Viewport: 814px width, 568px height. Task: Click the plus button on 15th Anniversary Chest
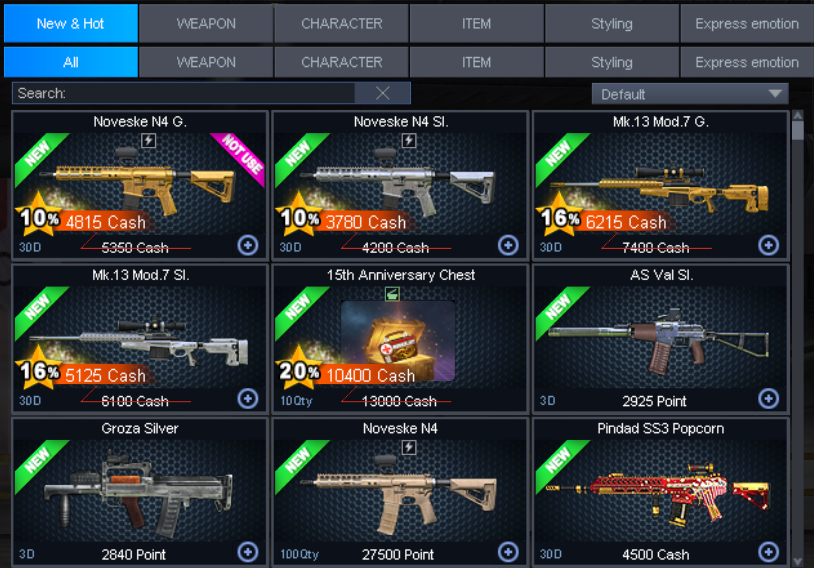point(508,399)
